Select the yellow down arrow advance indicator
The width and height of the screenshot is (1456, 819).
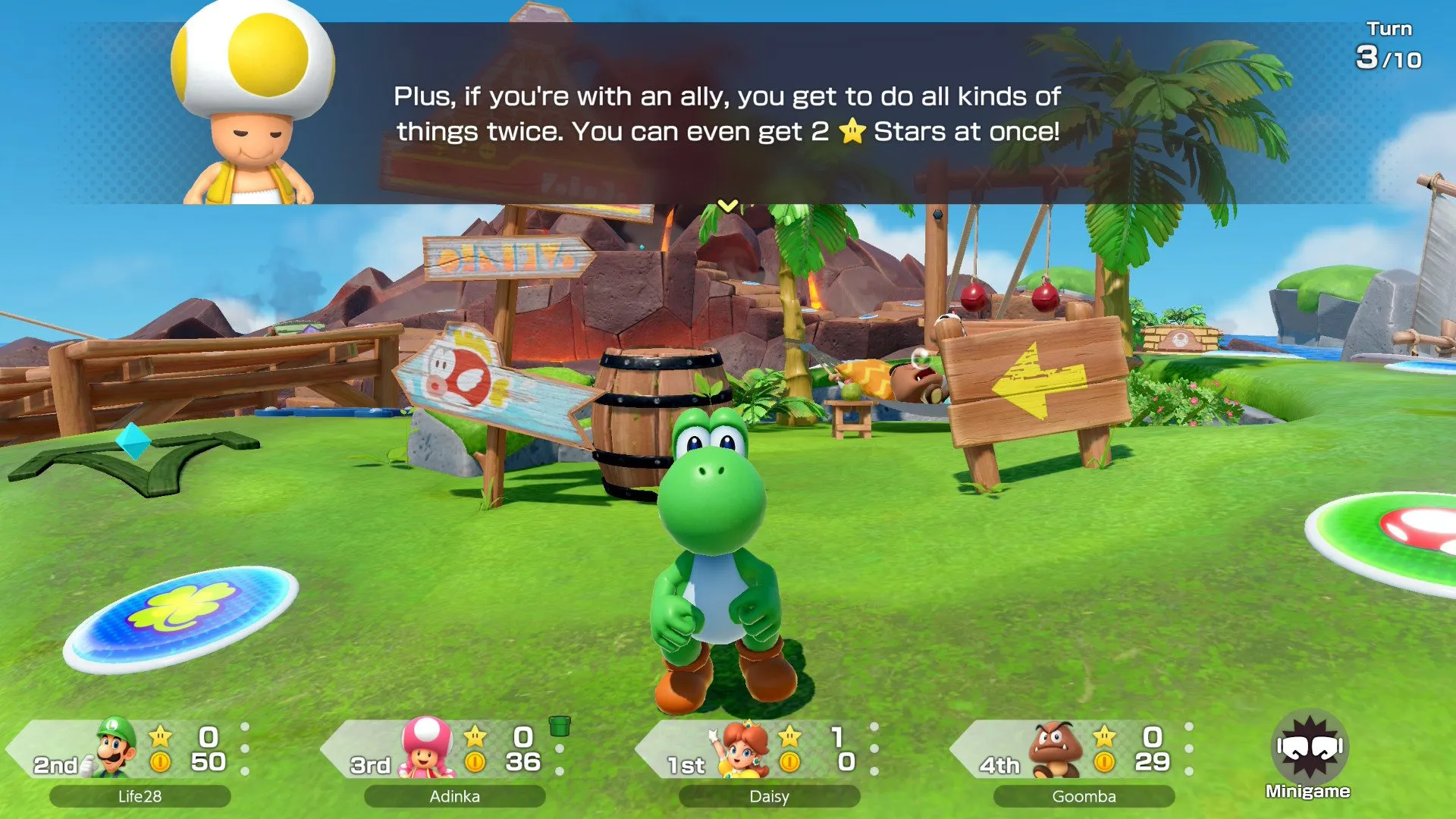coord(726,205)
